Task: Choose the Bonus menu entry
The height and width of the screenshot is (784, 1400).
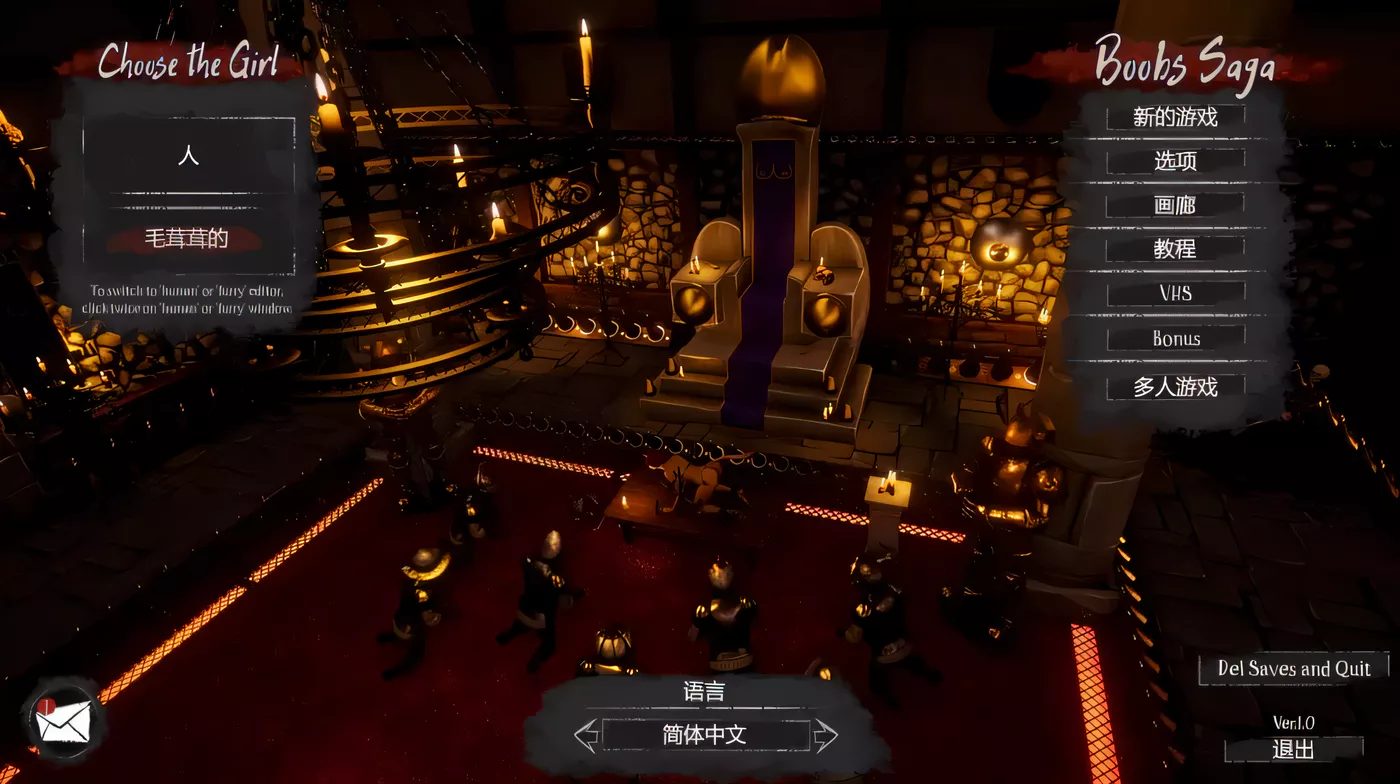Action: click(1175, 339)
